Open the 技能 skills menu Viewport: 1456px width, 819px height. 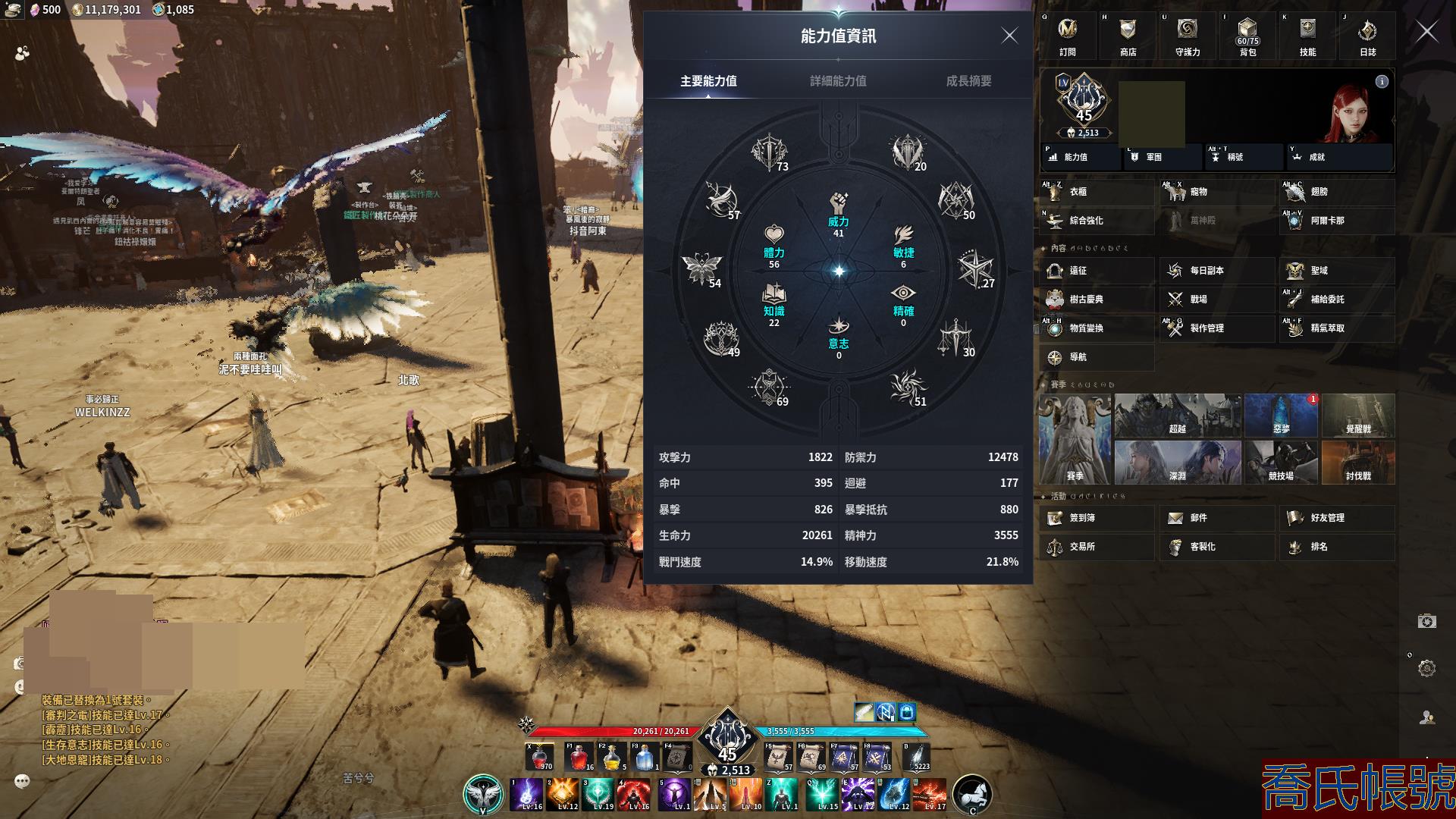[x=1307, y=36]
